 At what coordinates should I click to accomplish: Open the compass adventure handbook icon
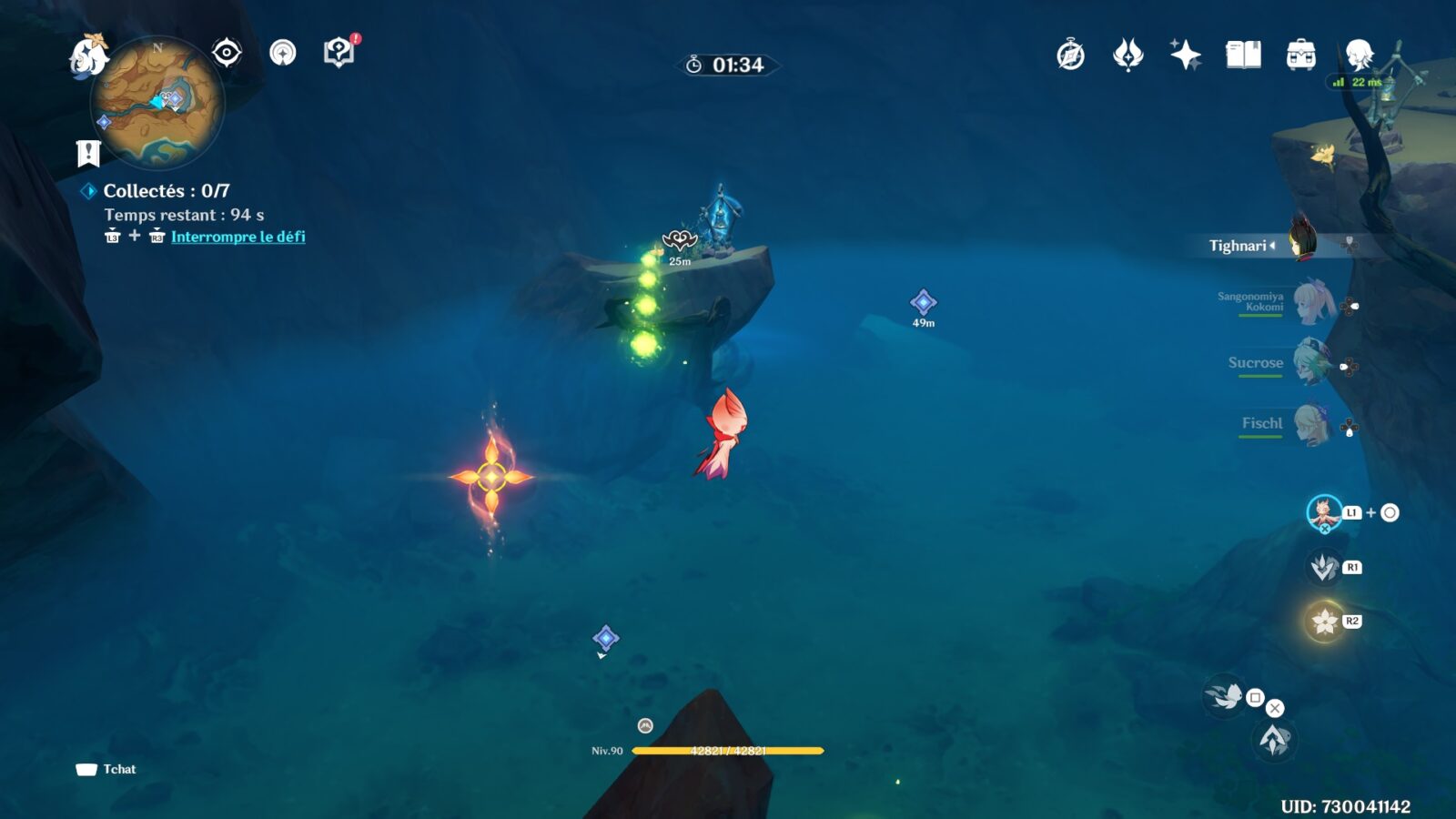(1070, 56)
